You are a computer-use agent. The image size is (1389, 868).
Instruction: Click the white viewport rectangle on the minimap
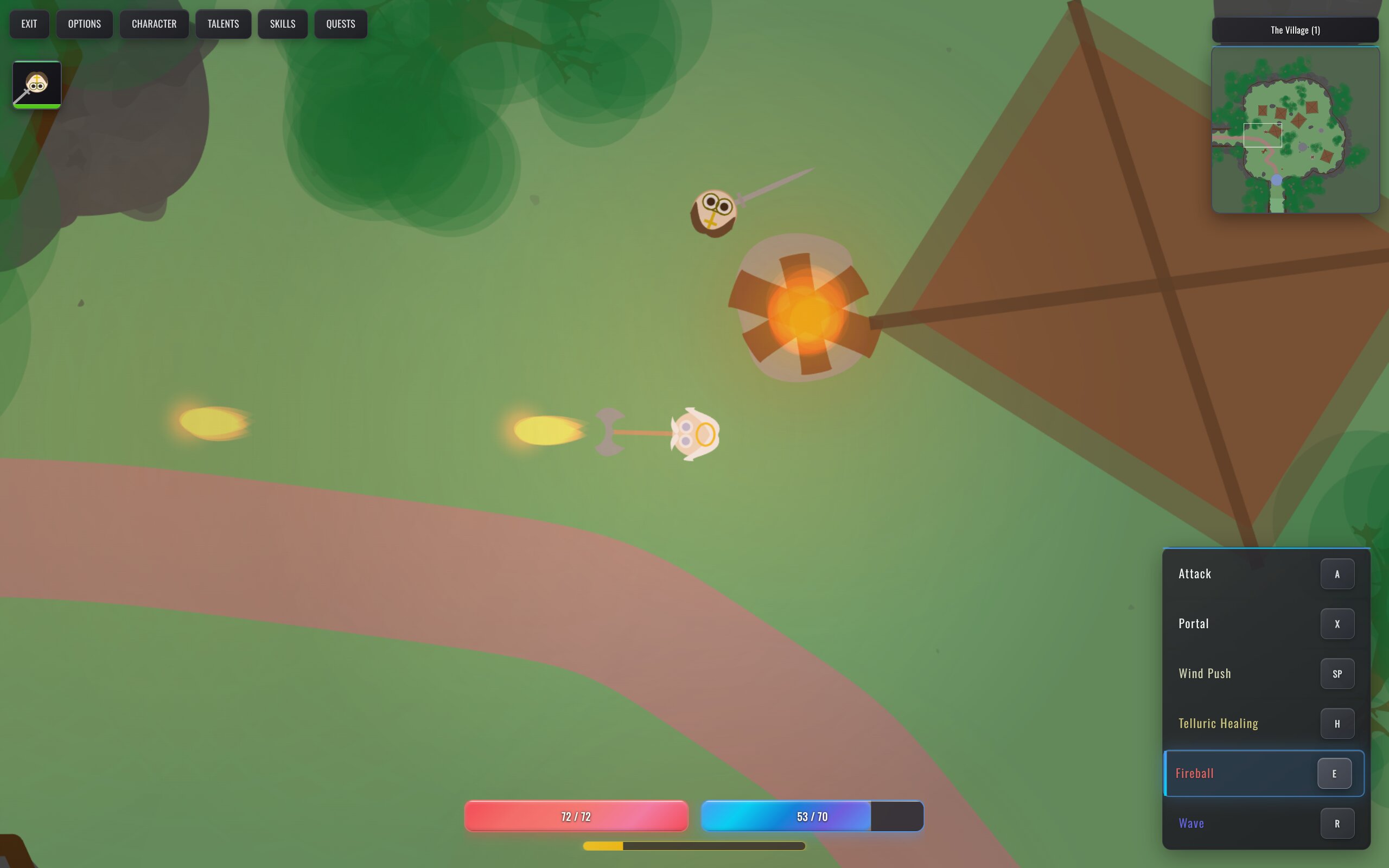(x=1262, y=135)
